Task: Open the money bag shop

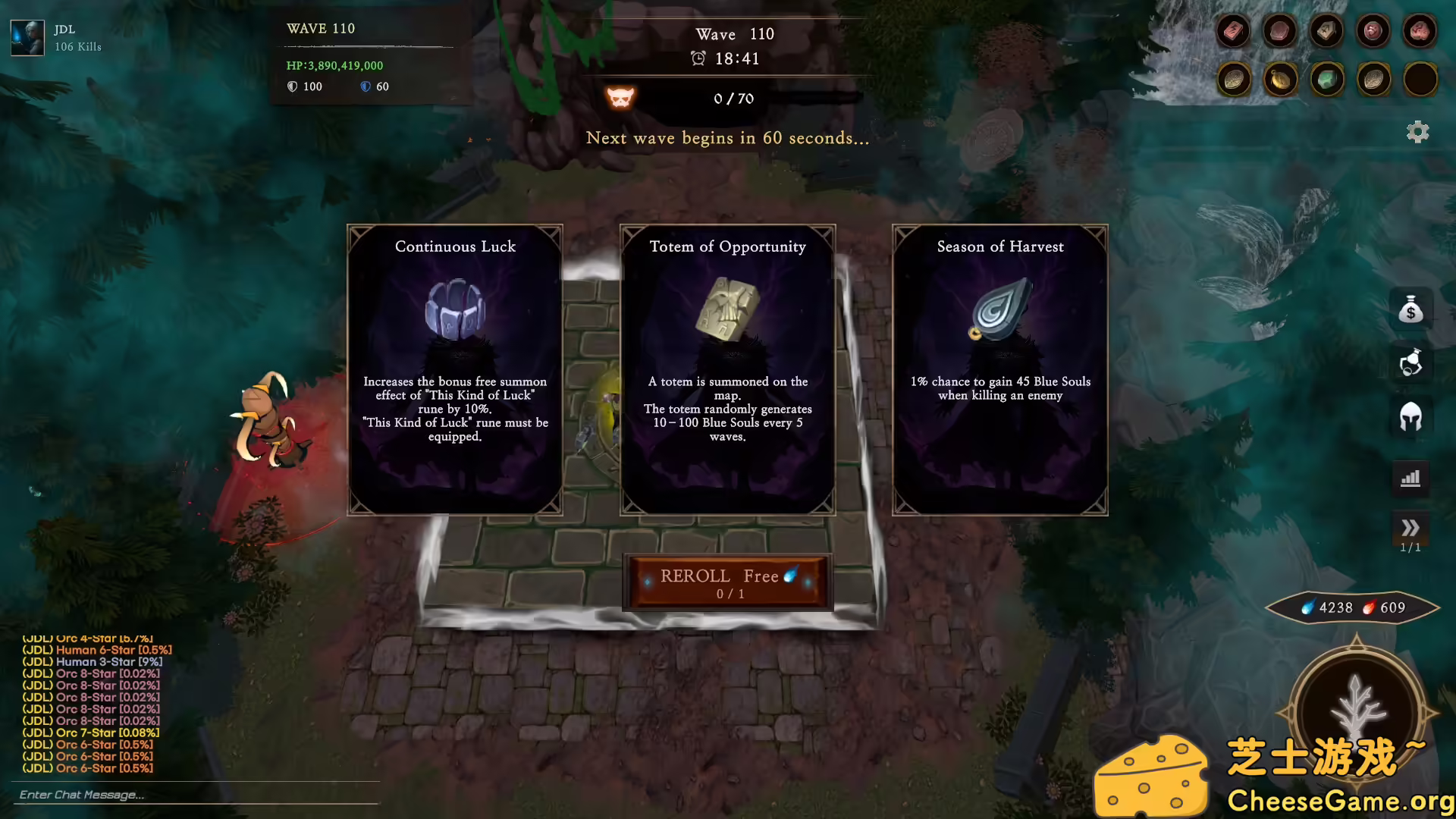Action: pos(1410,309)
